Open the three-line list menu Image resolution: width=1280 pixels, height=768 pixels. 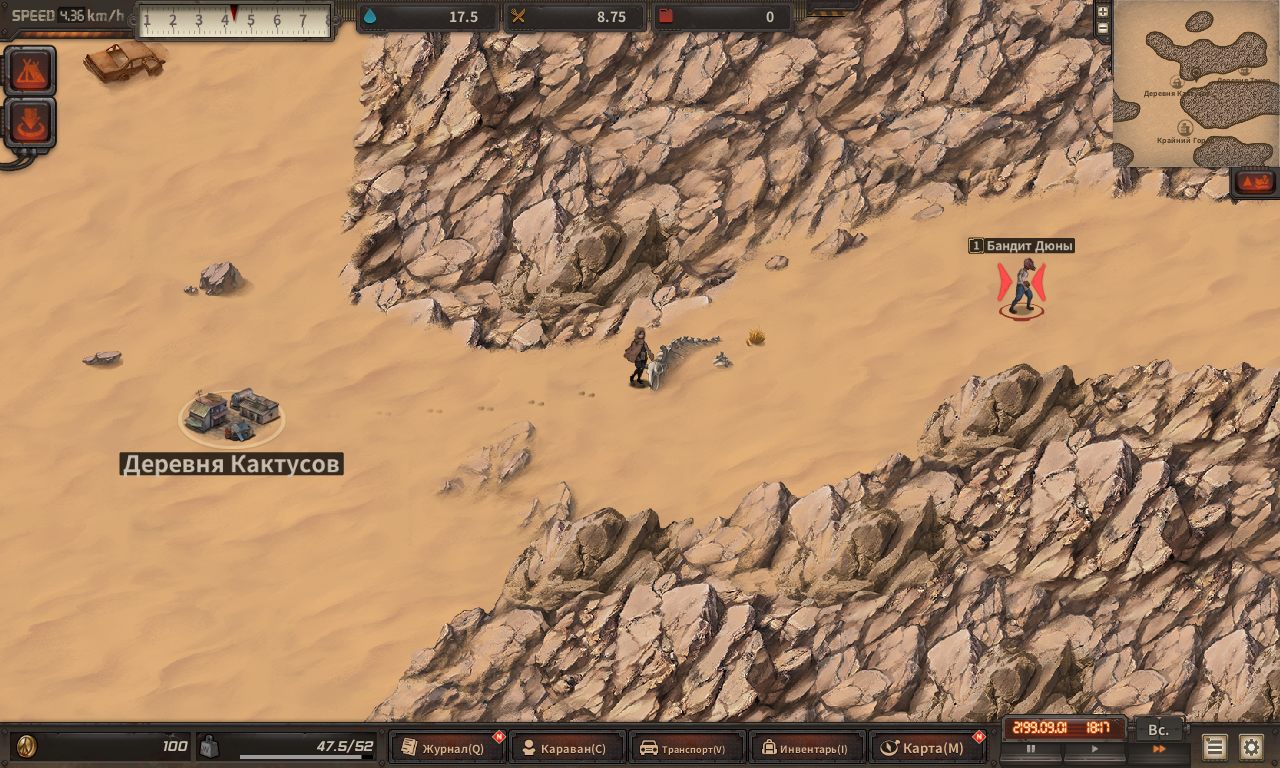click(1214, 747)
